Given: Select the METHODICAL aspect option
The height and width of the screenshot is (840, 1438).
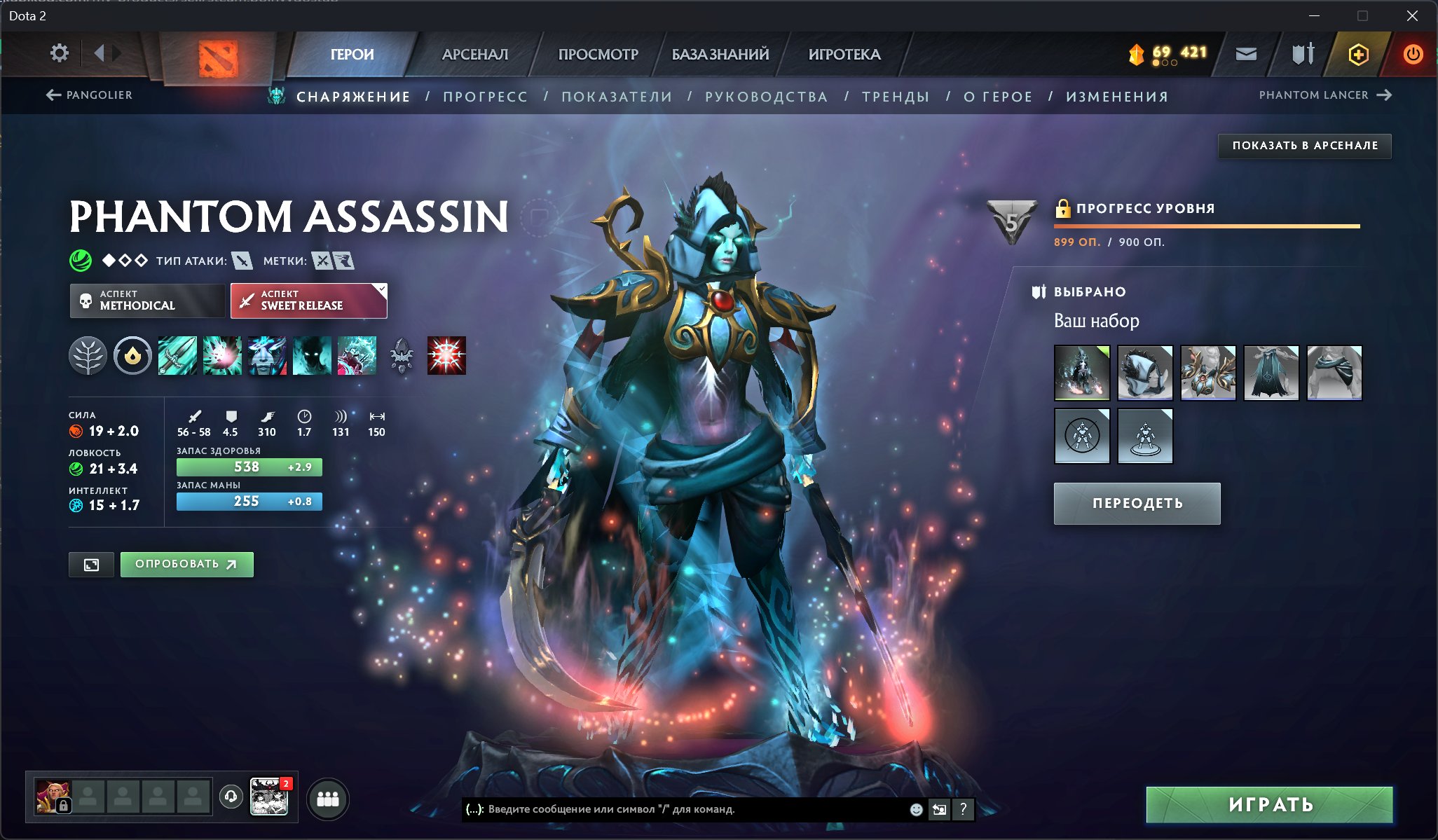Looking at the screenshot, I should (x=147, y=301).
